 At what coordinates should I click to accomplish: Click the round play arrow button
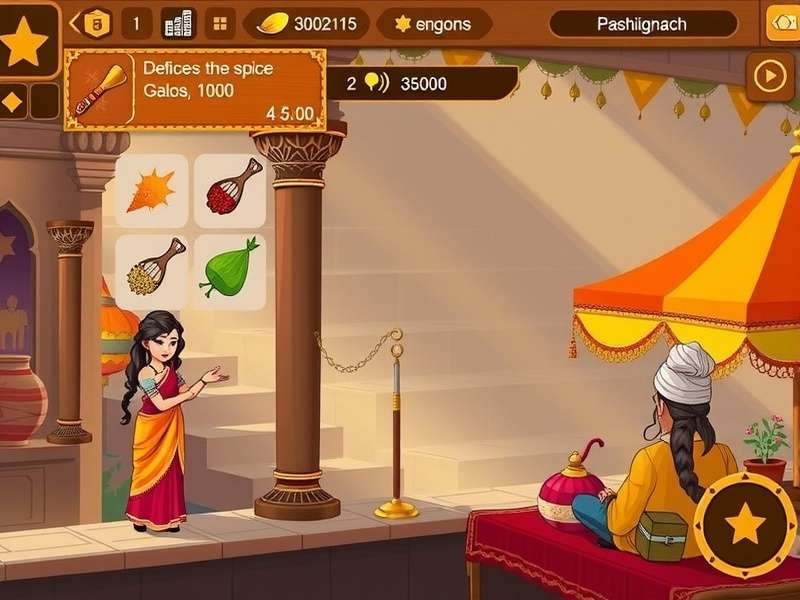[x=770, y=76]
